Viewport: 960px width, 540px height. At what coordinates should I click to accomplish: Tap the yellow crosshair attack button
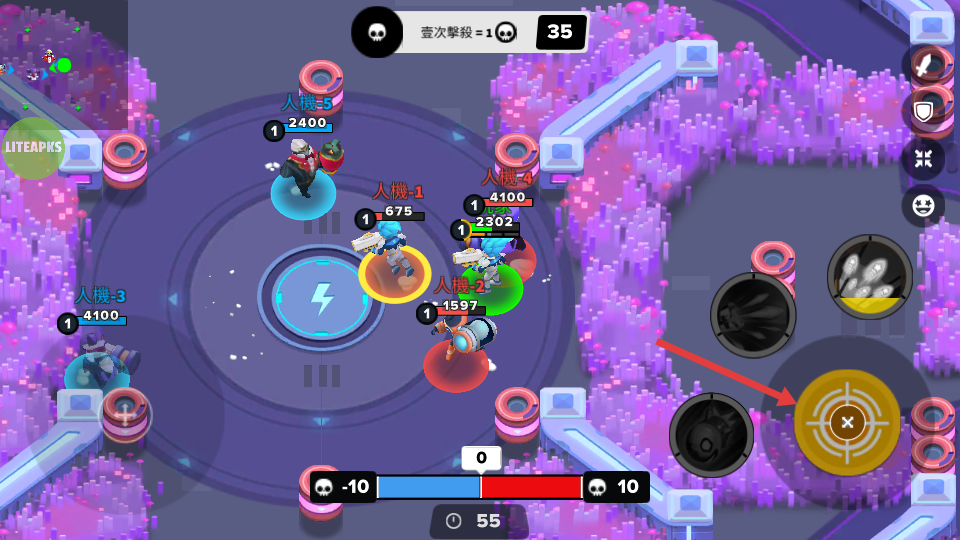click(847, 422)
